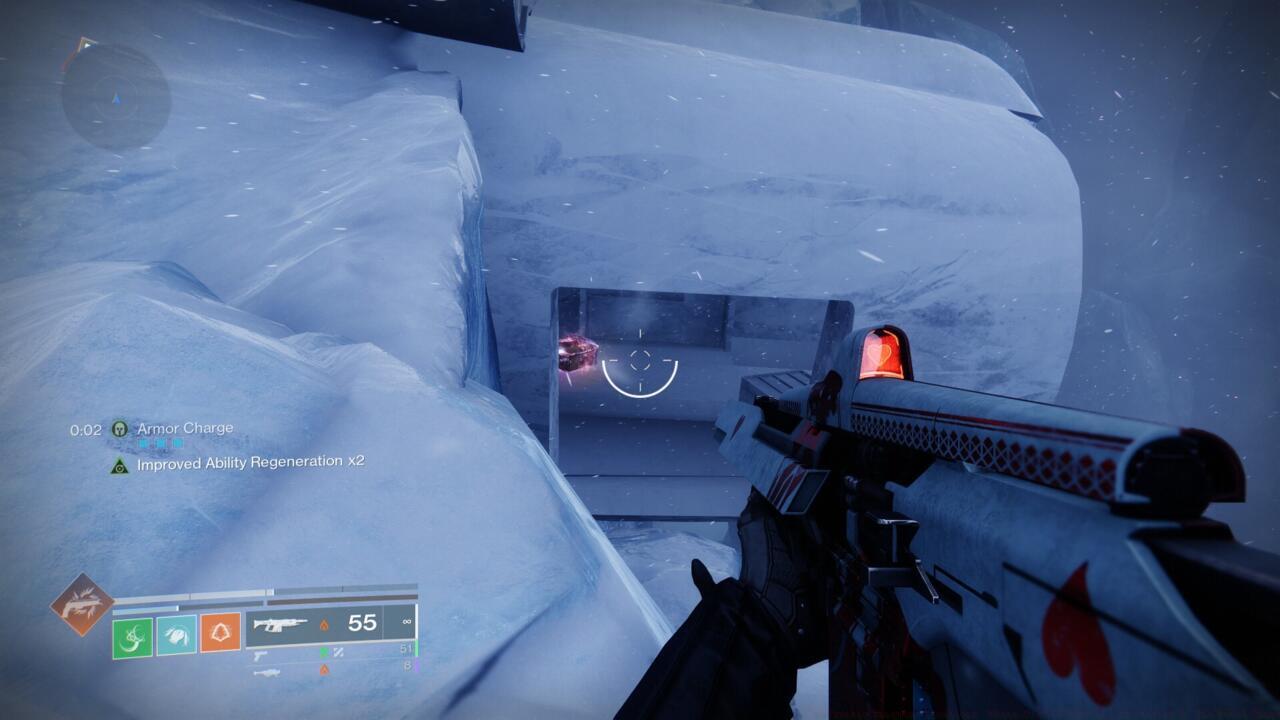Open the circular radar in the corner

click(115, 97)
